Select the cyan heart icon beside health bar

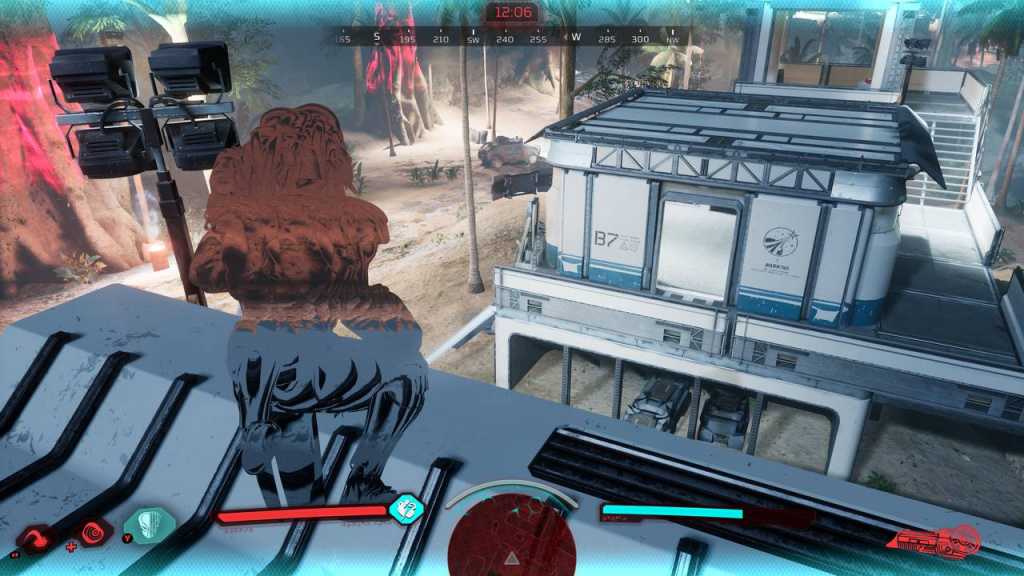[x=406, y=508]
